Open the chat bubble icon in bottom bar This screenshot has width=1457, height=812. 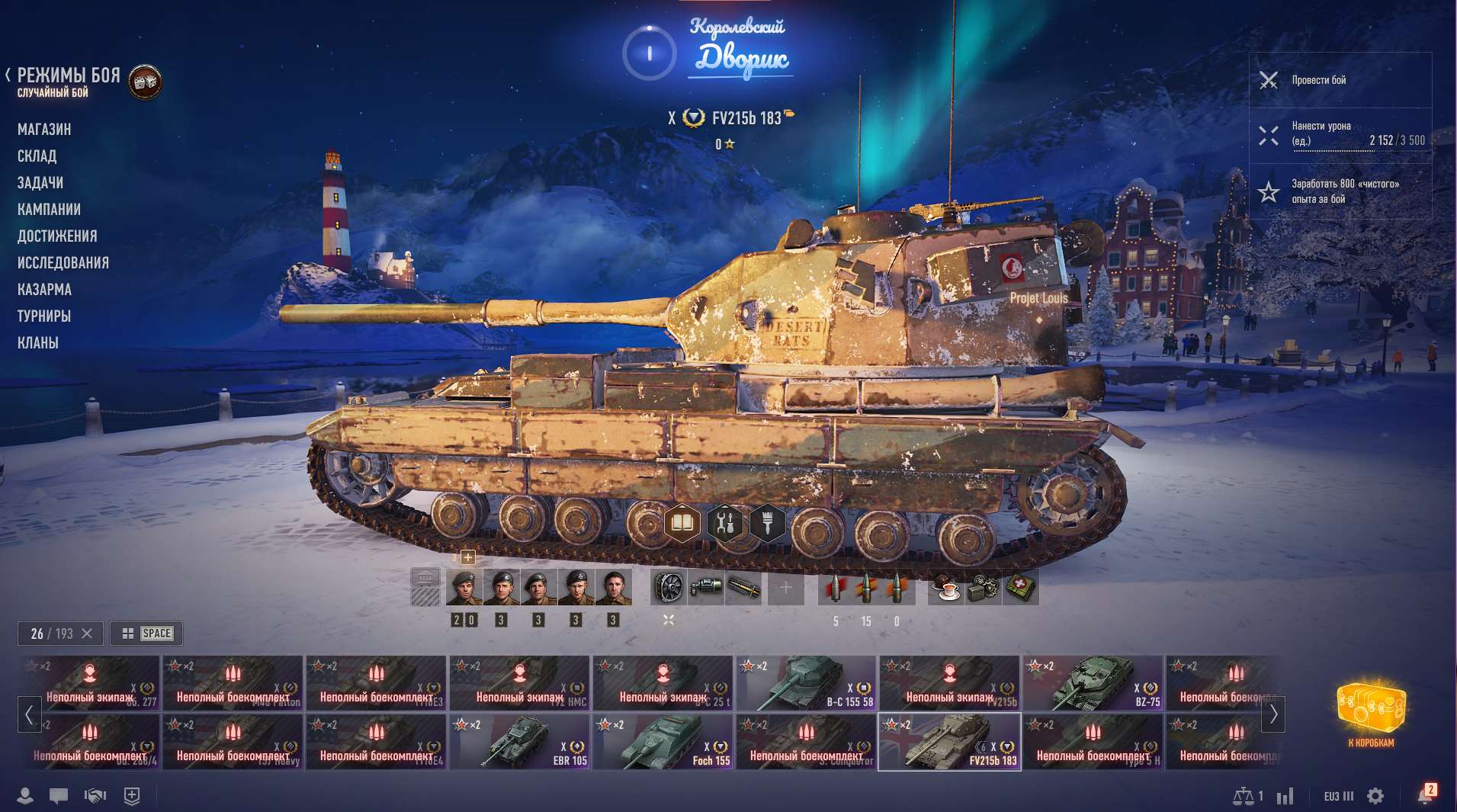pyautogui.click(x=57, y=795)
